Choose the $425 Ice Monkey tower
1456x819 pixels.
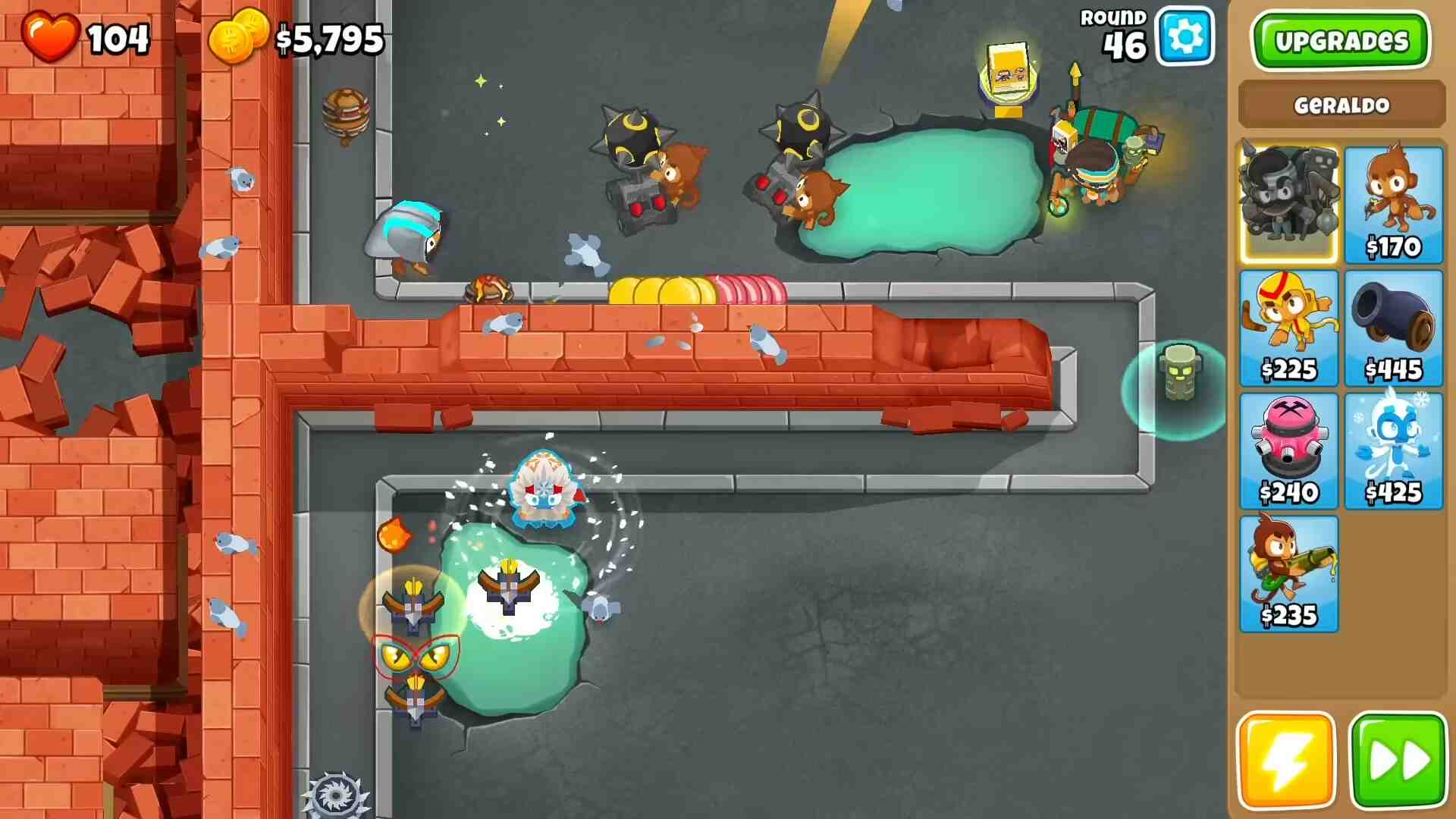pyautogui.click(x=1393, y=450)
